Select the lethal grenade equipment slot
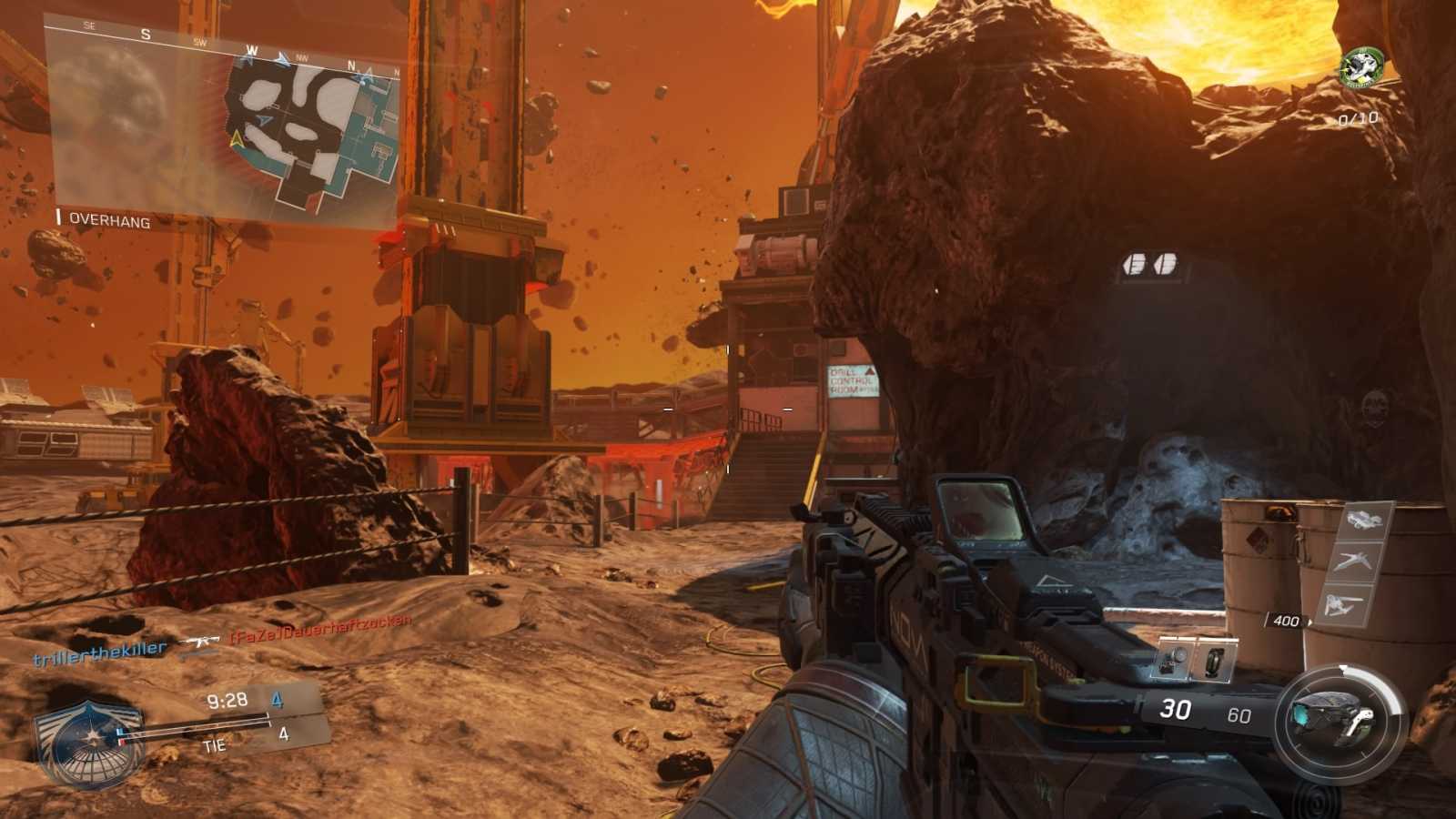Image resolution: width=1456 pixels, height=819 pixels. [x=1175, y=658]
